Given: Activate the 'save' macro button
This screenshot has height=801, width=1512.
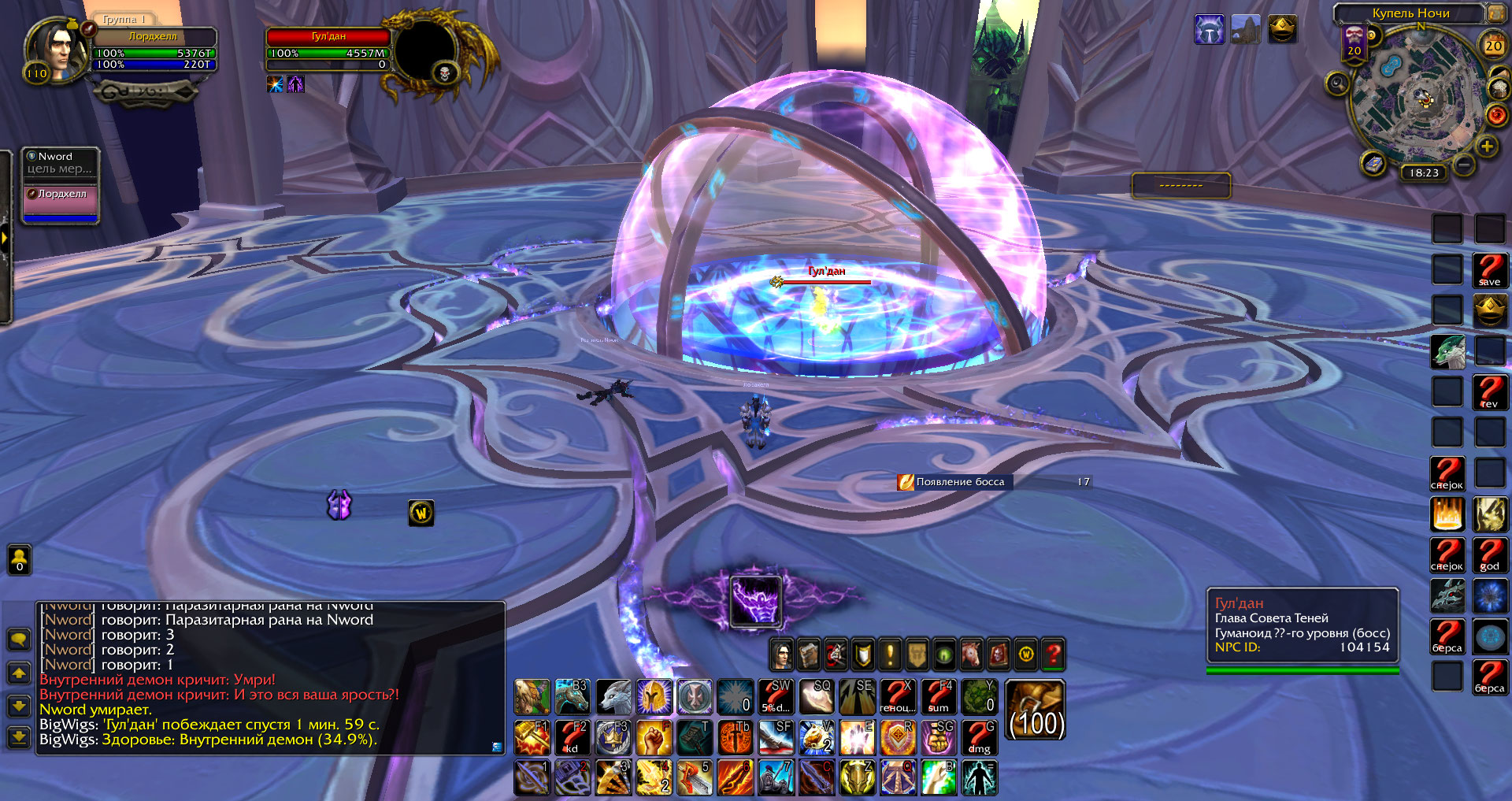Looking at the screenshot, I should [1489, 270].
